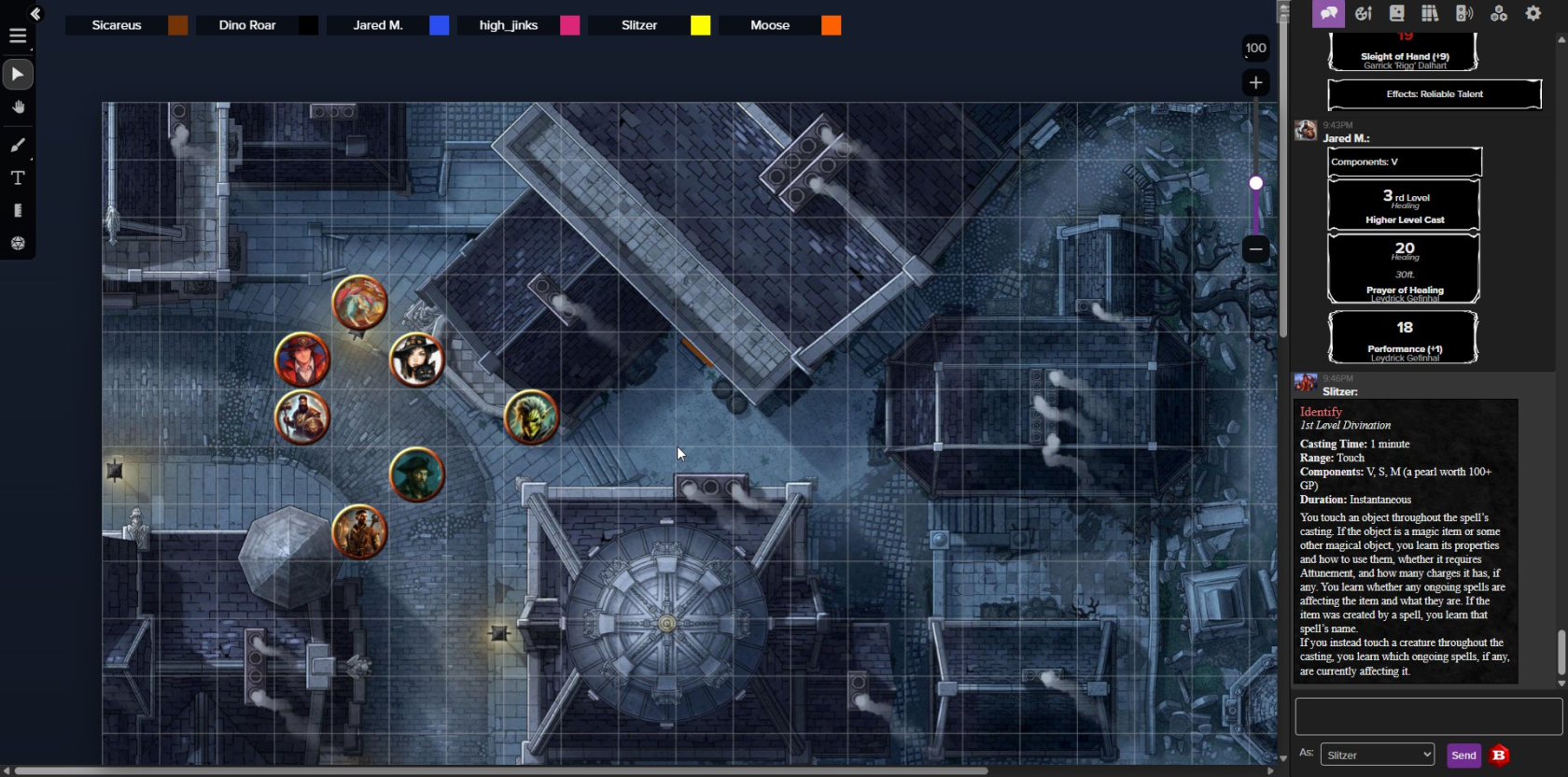Open the jukebox speaker tab
This screenshot has height=777, width=1568.
point(1464,13)
